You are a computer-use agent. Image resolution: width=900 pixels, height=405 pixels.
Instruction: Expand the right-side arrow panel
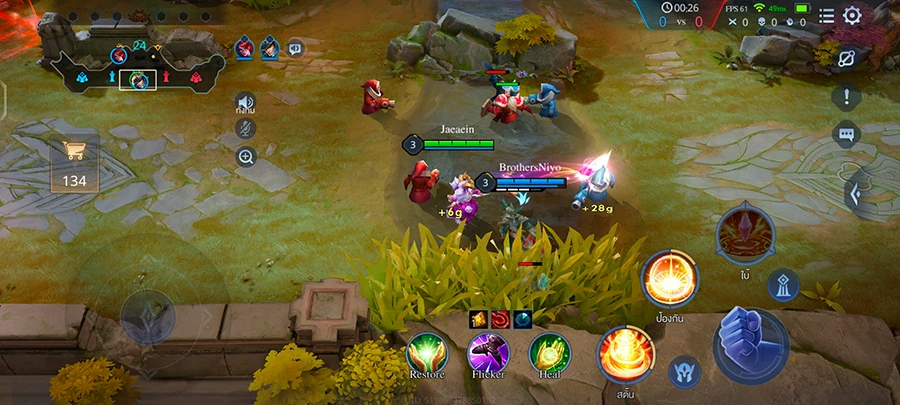click(856, 192)
